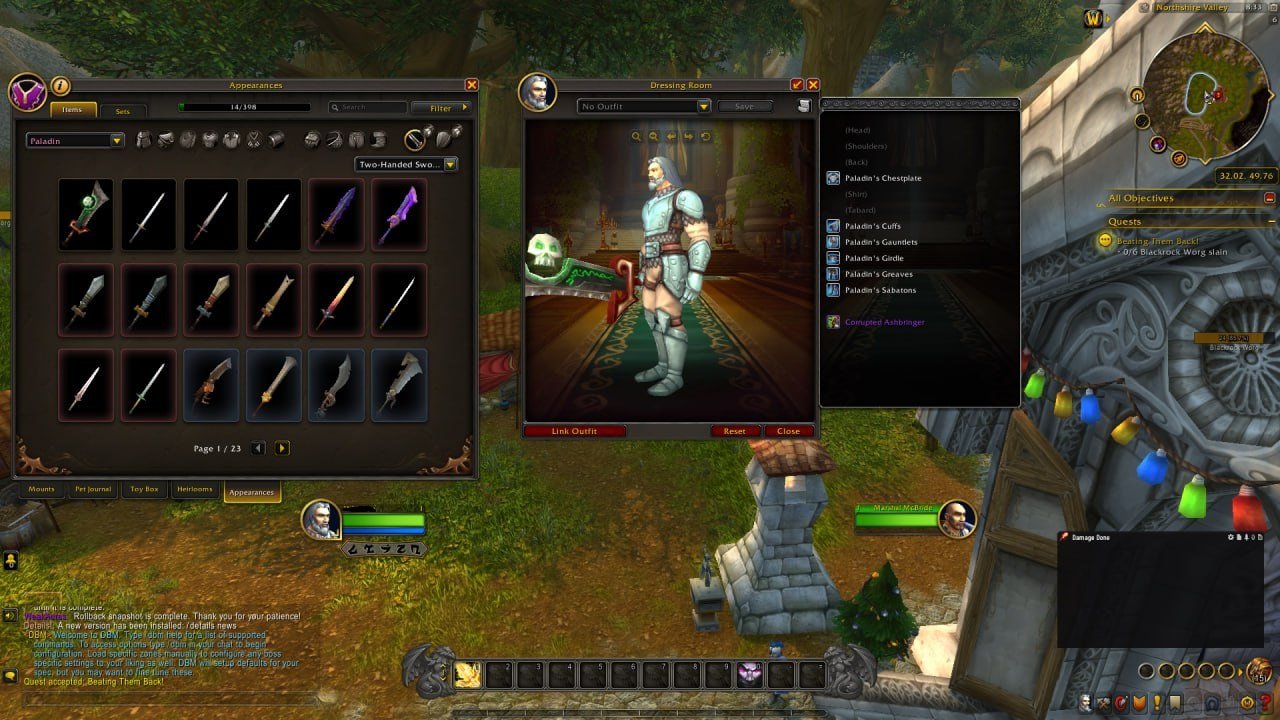Open the Filter menu

[x=441, y=108]
